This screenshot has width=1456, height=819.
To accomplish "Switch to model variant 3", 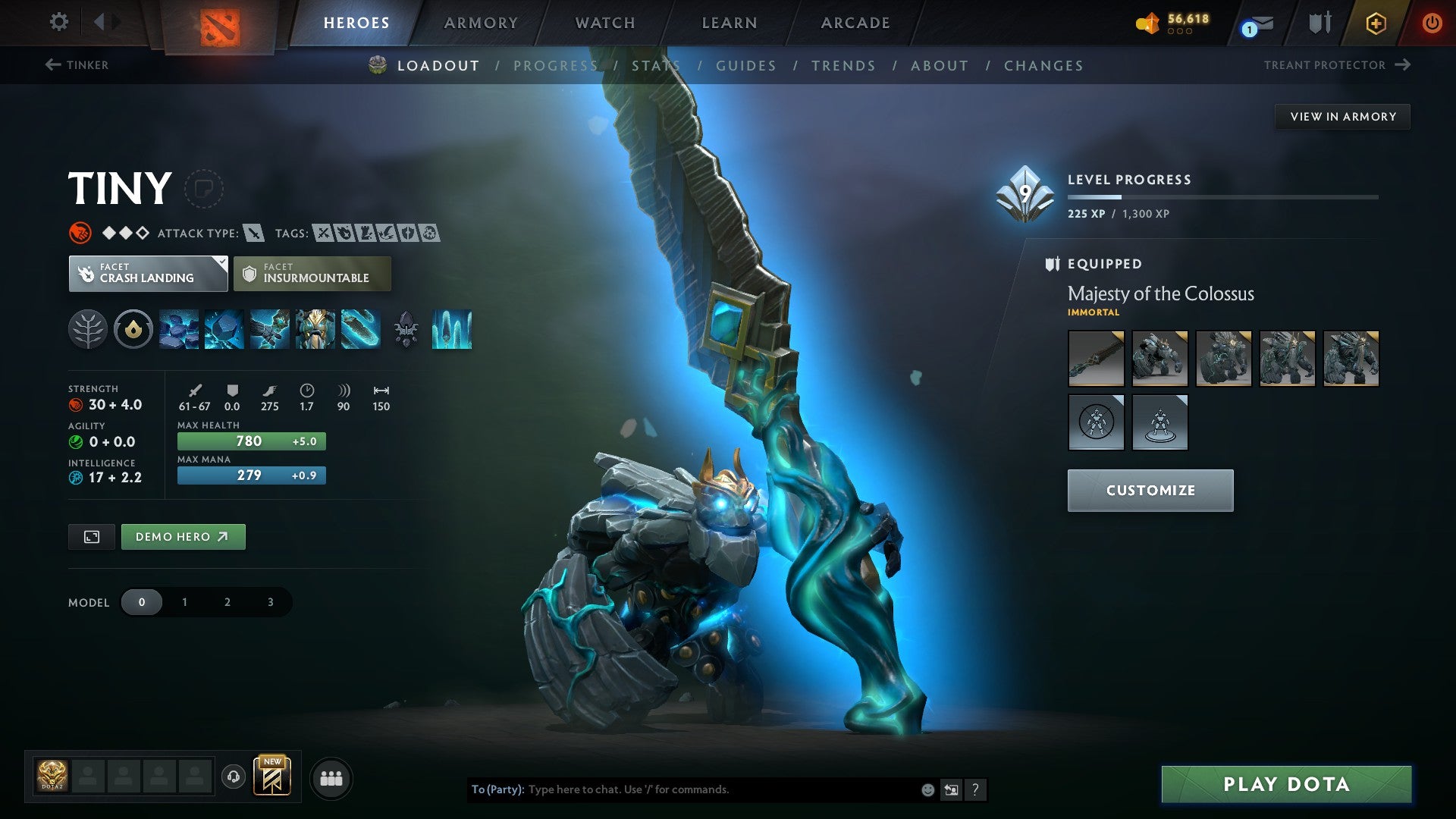I will [269, 601].
